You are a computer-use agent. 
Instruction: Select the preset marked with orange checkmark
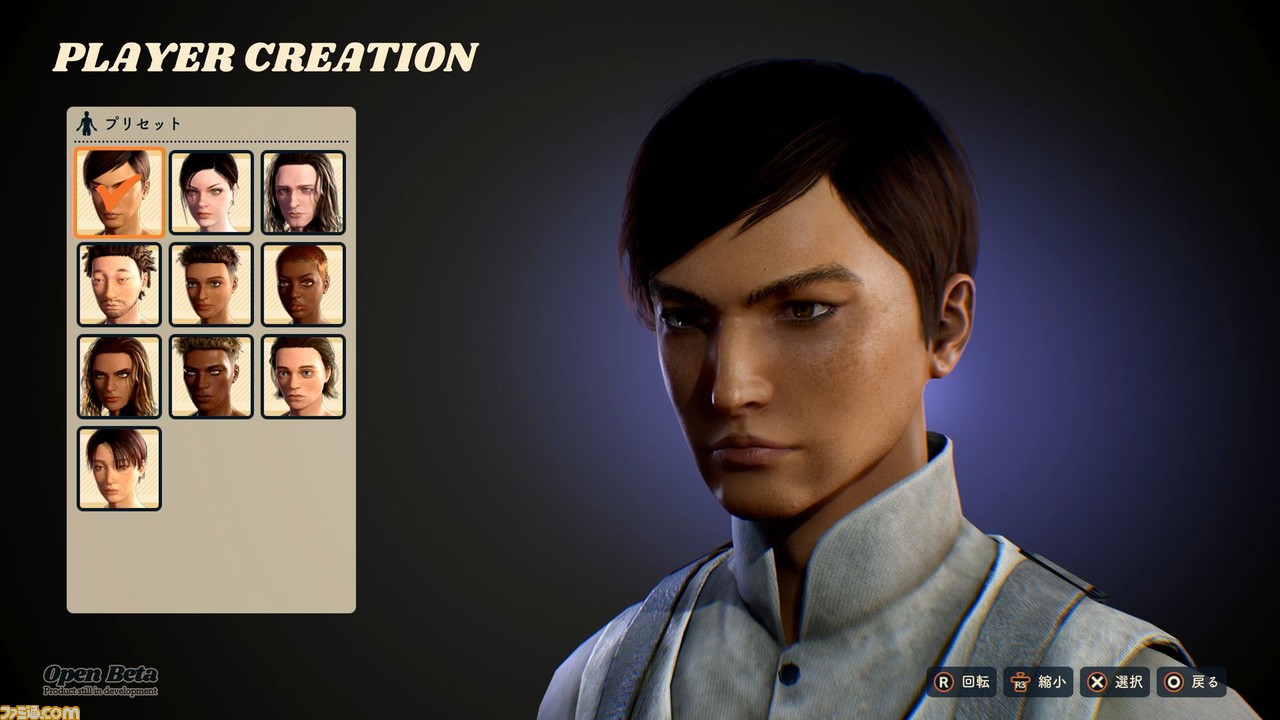click(119, 192)
